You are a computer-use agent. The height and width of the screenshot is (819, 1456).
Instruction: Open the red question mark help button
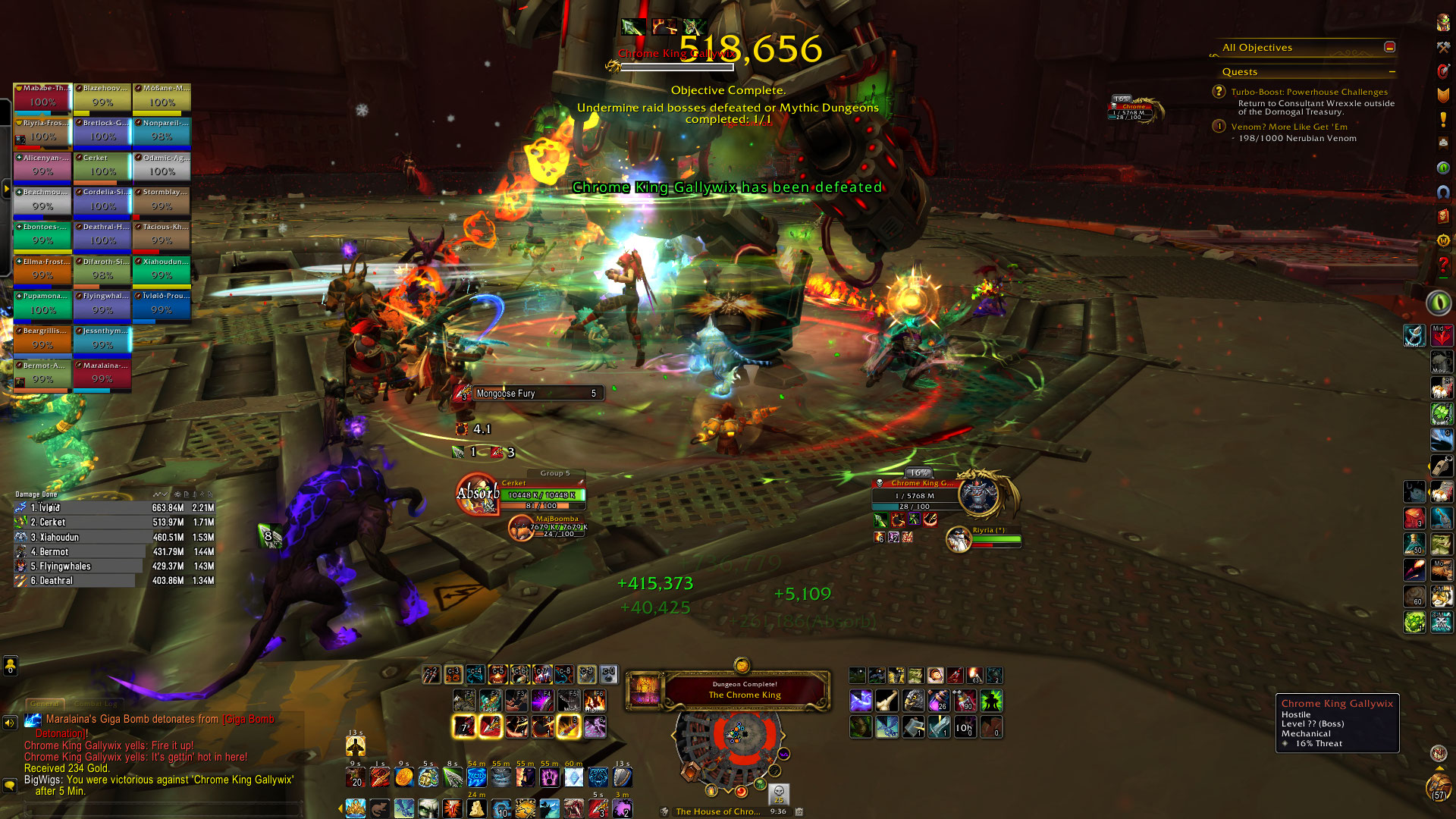coord(1443,265)
